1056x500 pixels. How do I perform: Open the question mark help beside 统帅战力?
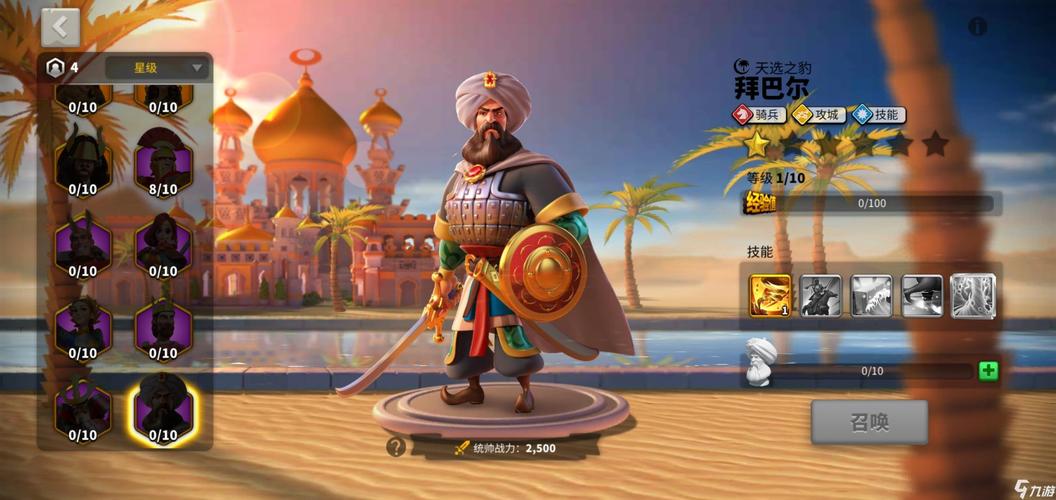(x=396, y=447)
